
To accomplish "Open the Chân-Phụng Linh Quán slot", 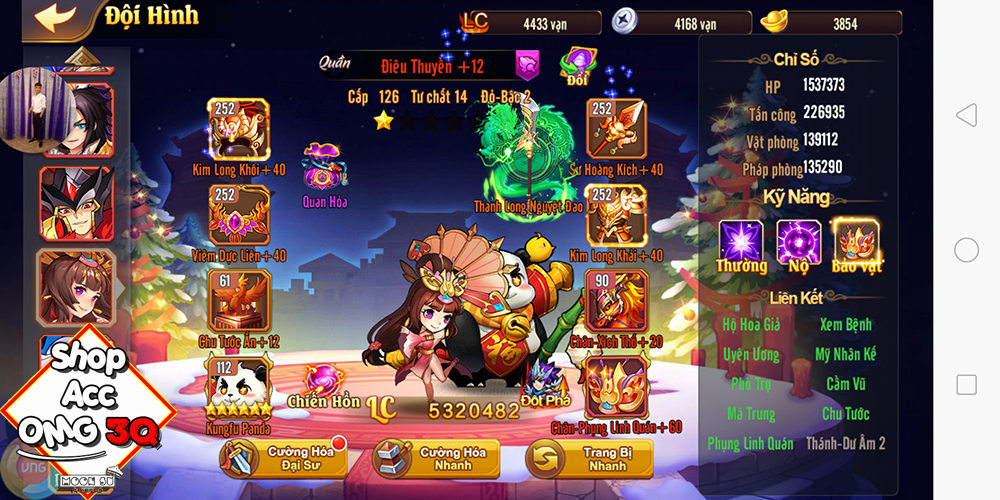I will coord(615,387).
